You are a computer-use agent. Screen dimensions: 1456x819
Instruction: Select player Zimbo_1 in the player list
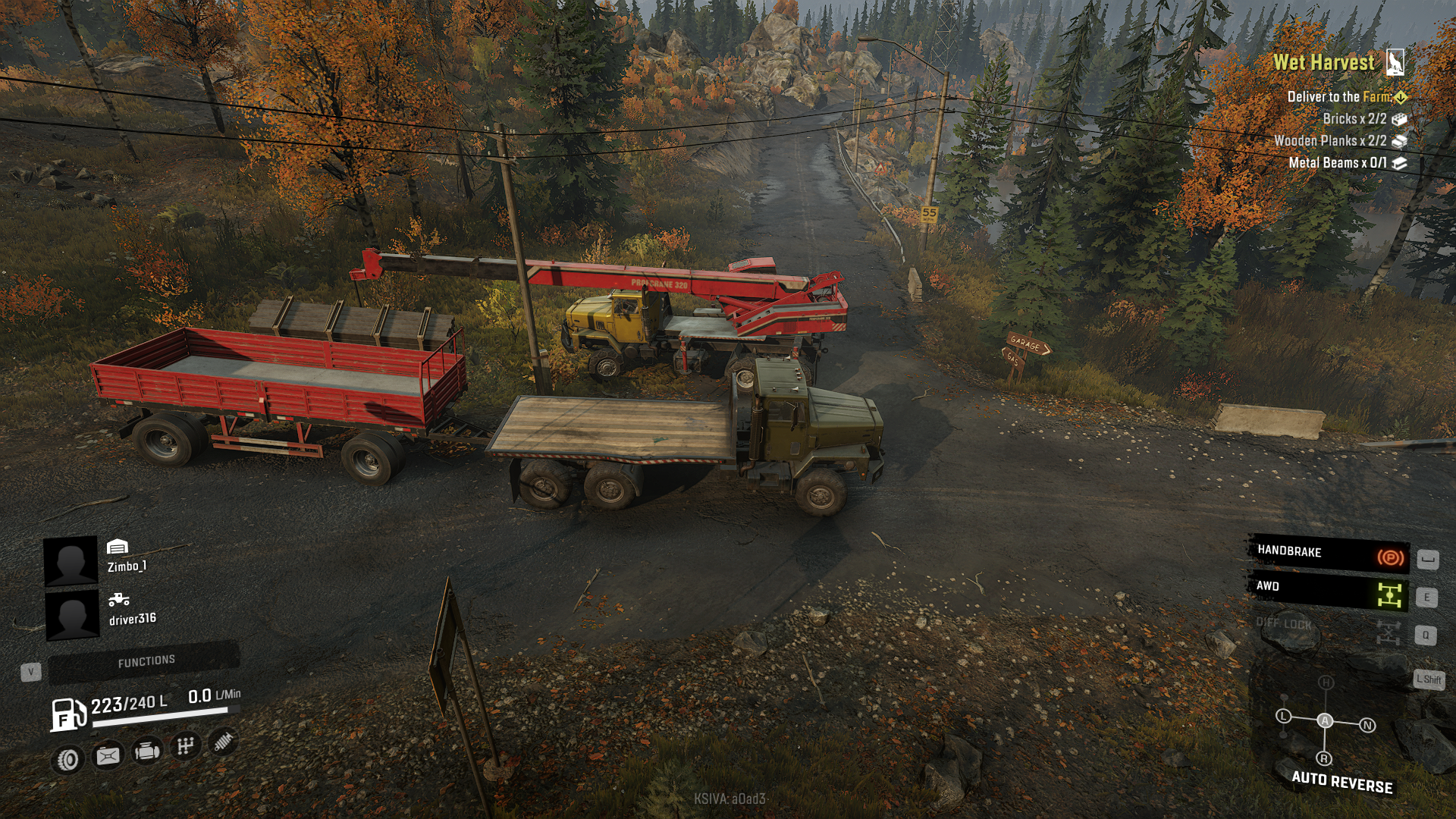point(127,566)
